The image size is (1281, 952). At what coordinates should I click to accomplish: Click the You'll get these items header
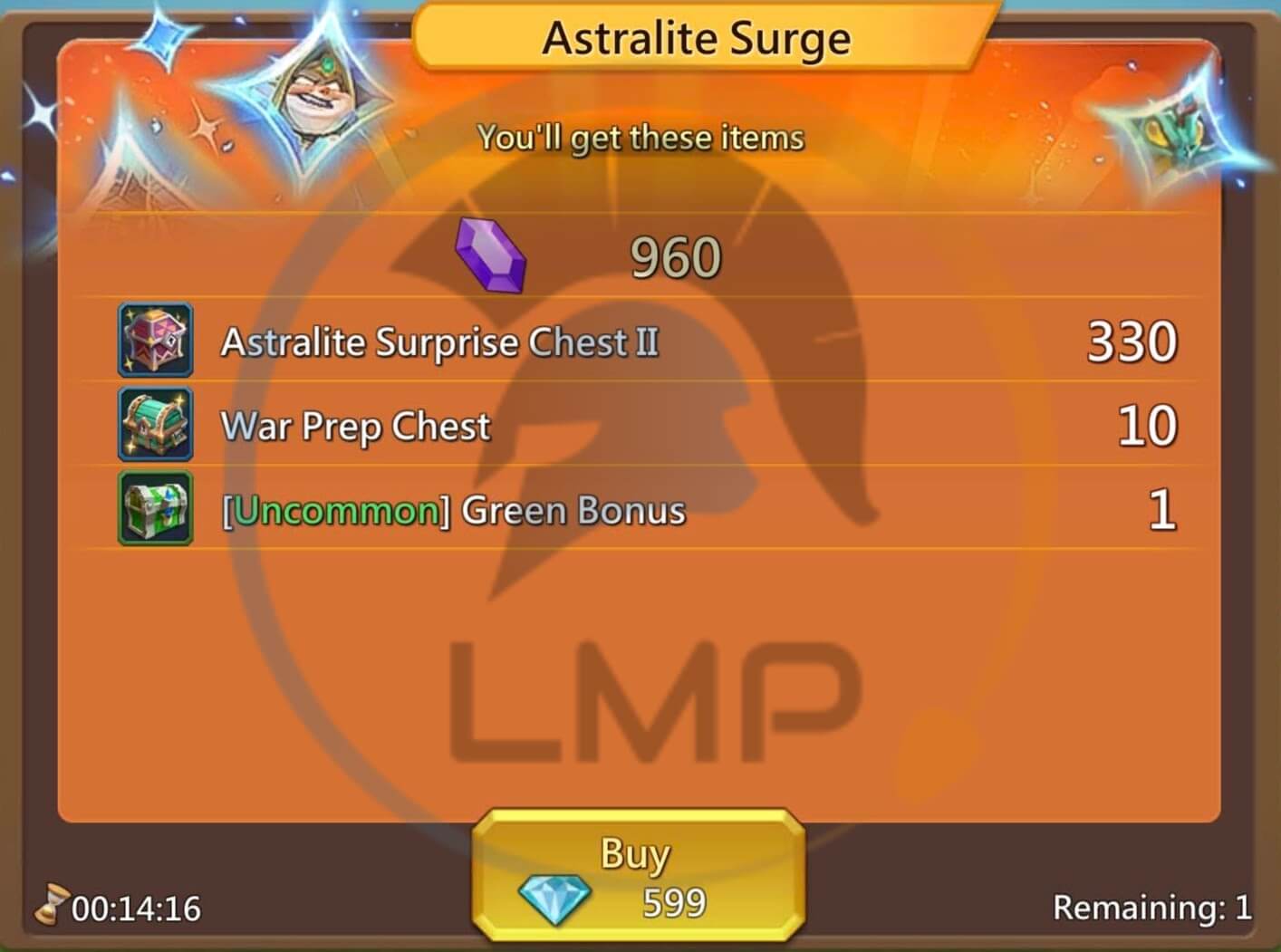coord(641,137)
